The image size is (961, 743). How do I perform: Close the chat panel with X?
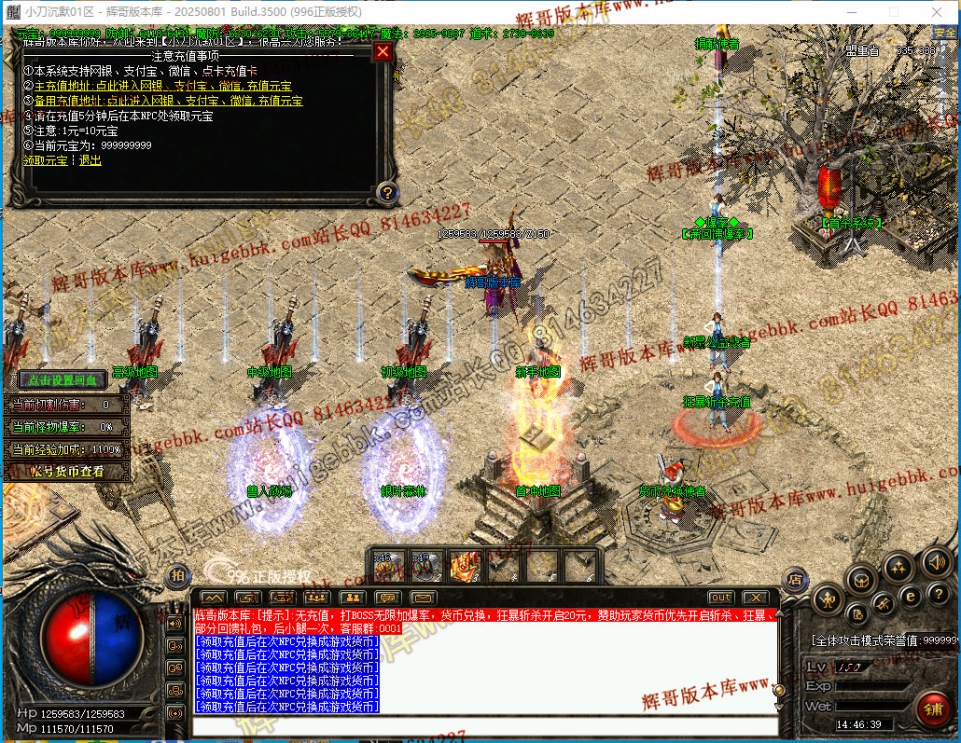(754, 598)
